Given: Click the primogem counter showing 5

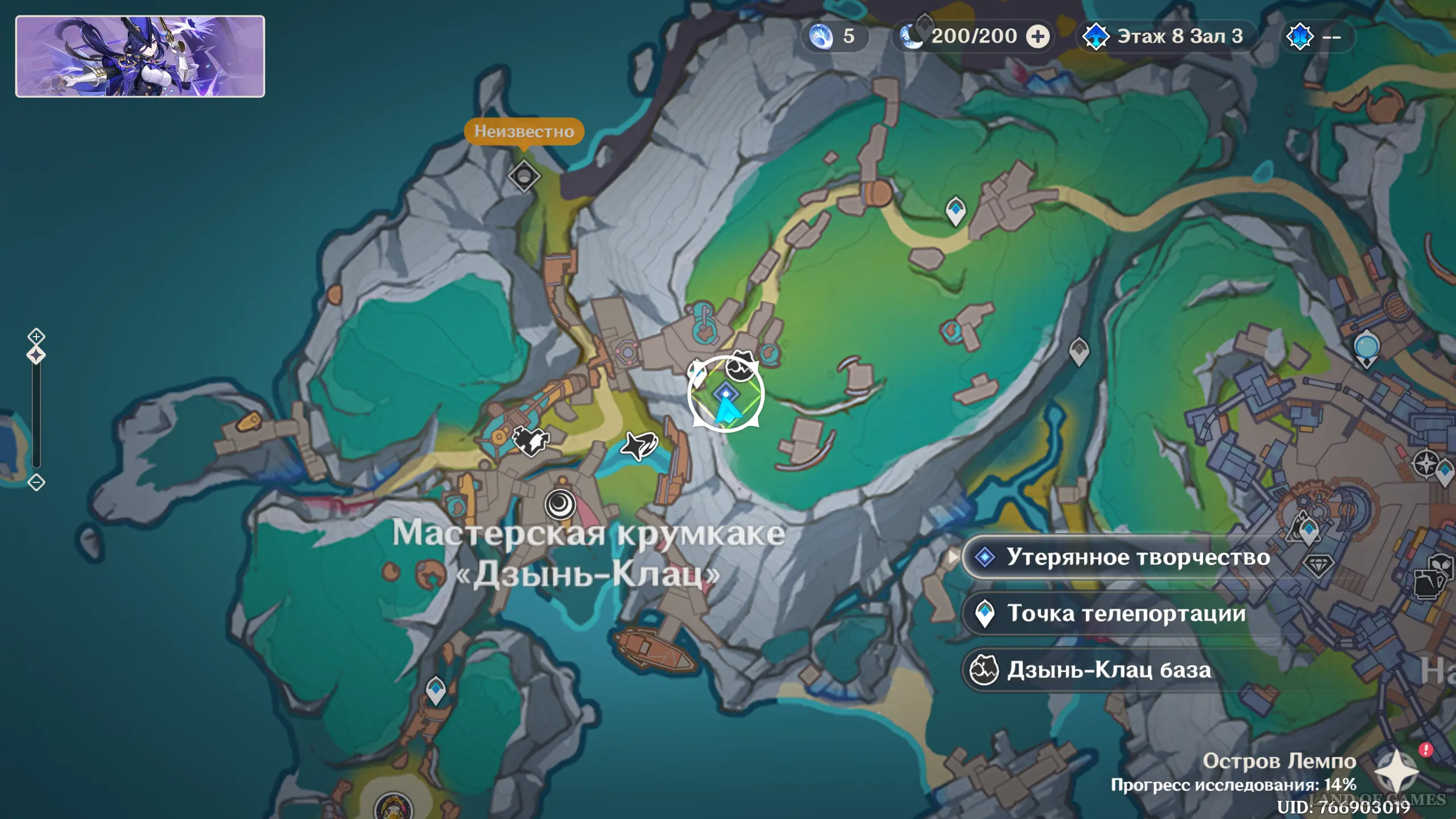Looking at the screenshot, I should pos(834,37).
